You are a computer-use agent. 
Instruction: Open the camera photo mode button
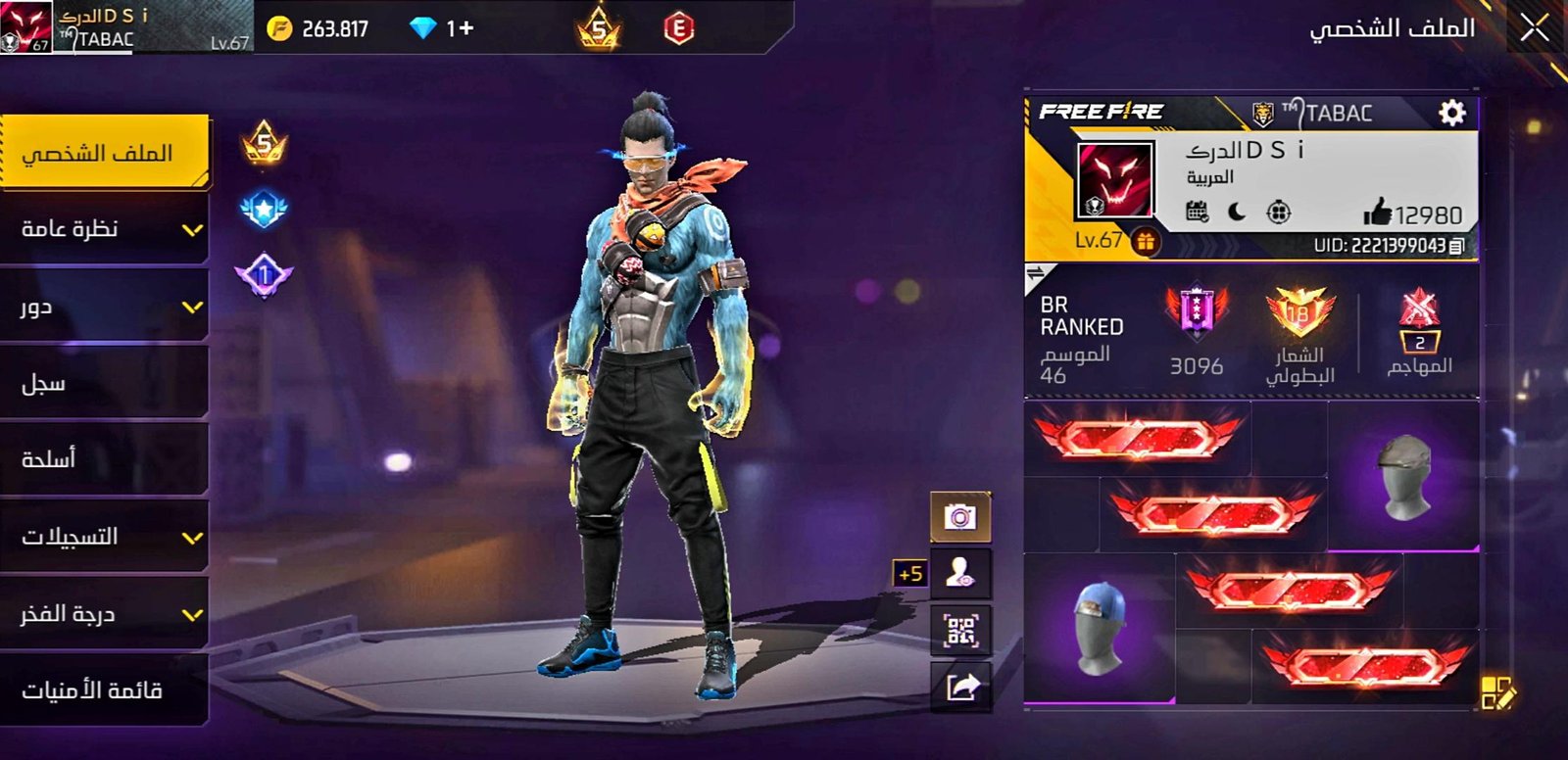point(960,517)
